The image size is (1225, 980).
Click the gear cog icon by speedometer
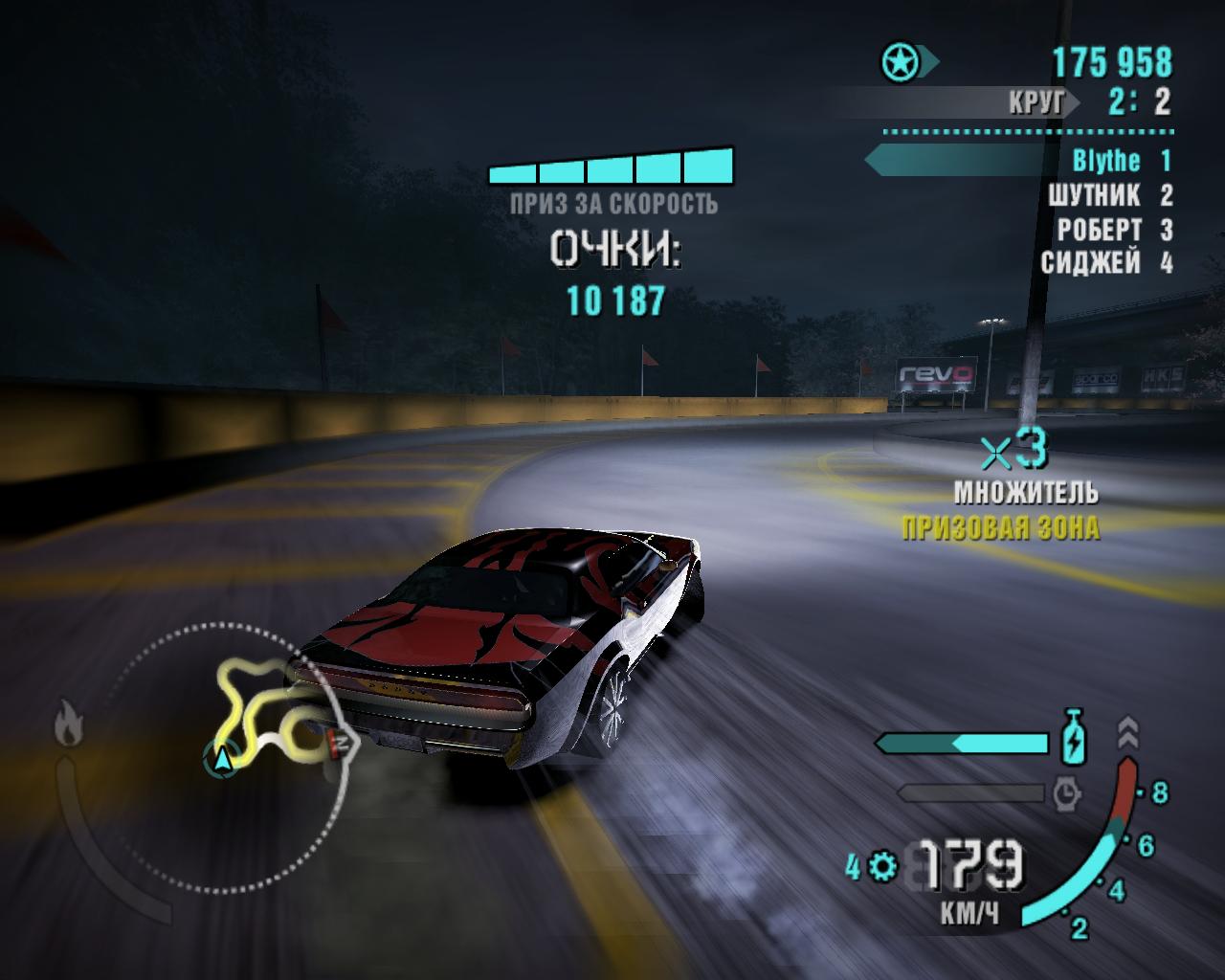(x=884, y=867)
